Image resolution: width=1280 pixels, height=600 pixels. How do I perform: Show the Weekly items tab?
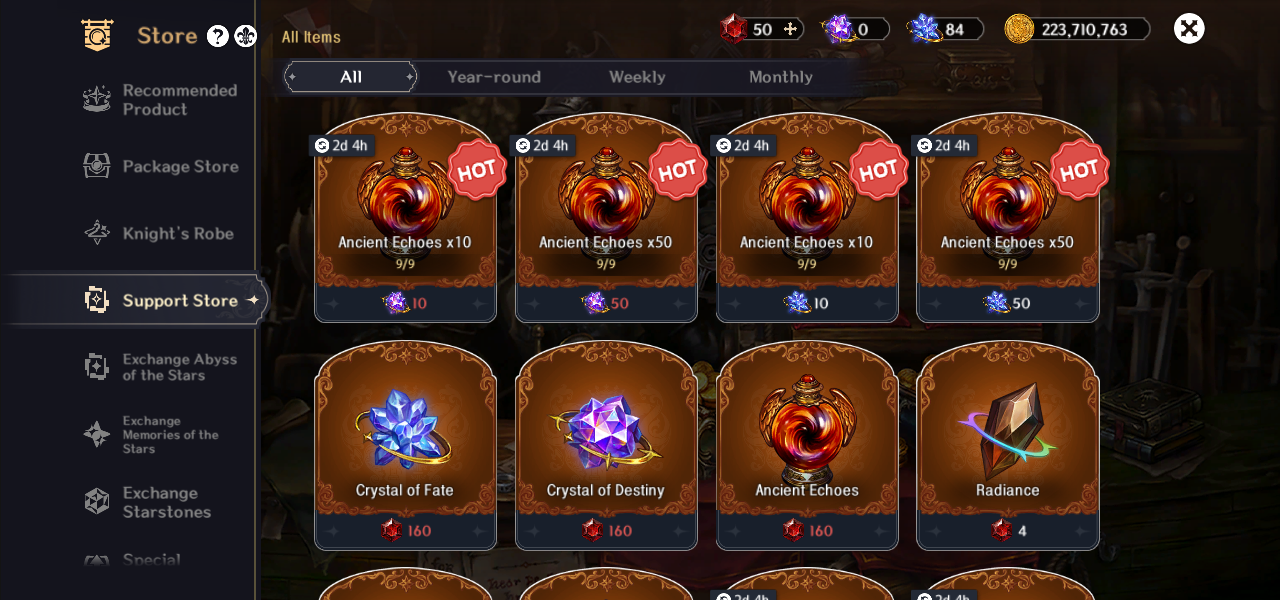pos(637,77)
